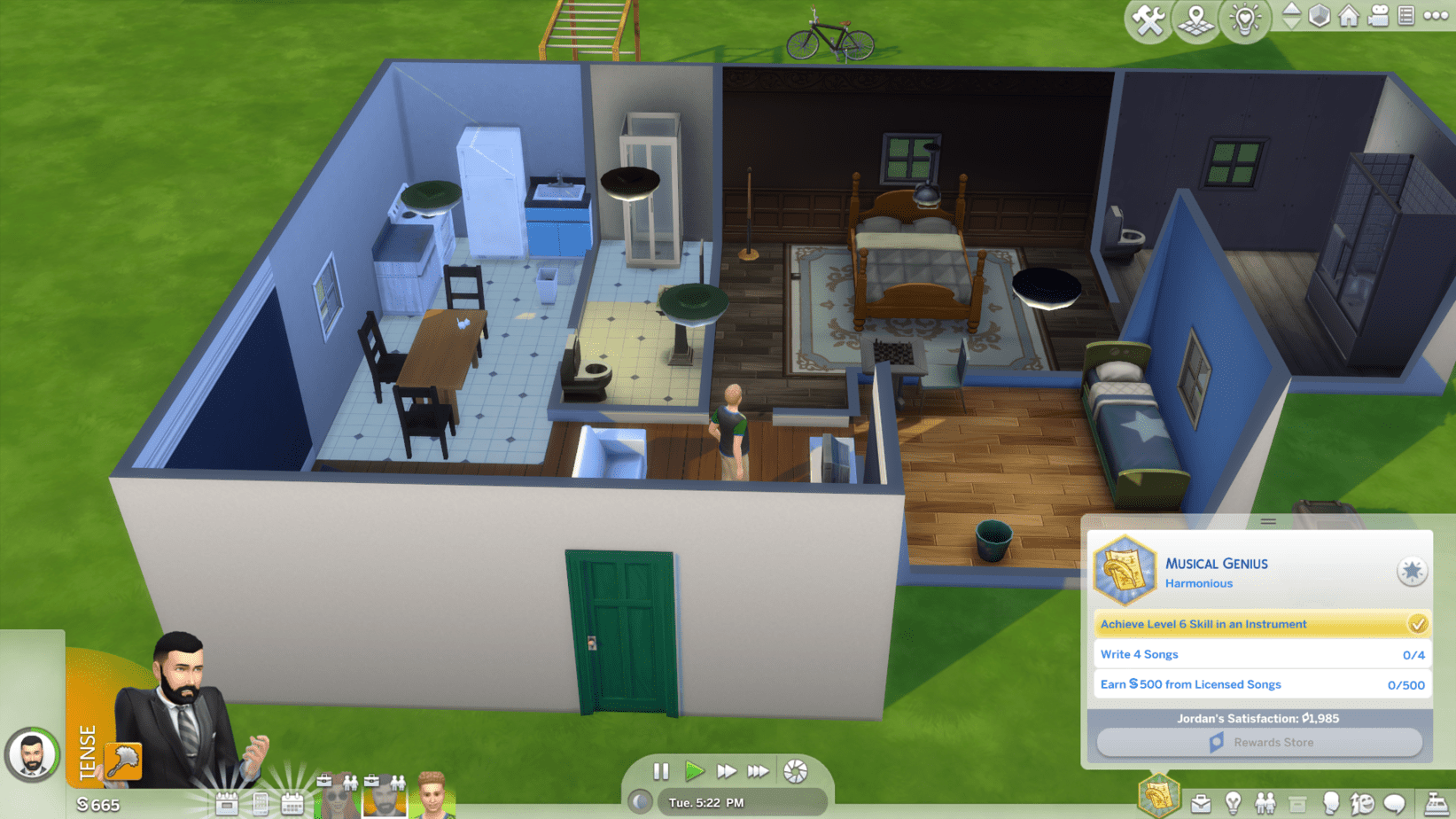The height and width of the screenshot is (819, 1456).
Task: Click the tense feather duster moodlet
Action: tap(123, 760)
